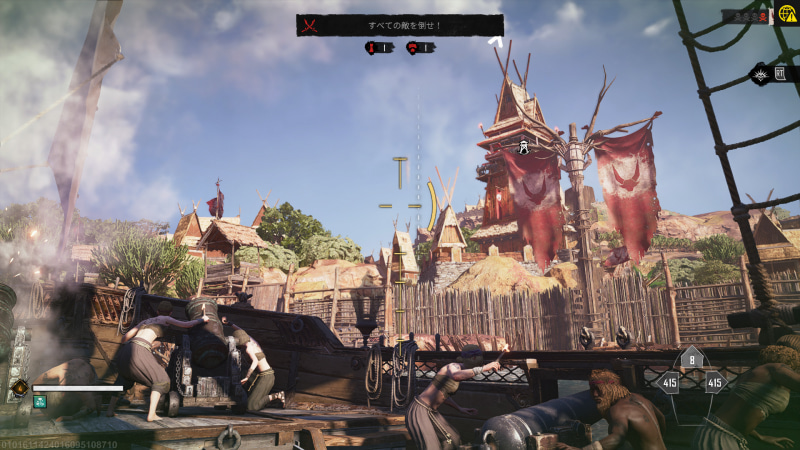Select the bow weapon slot showing 8
The width and height of the screenshot is (800, 450).
click(690, 361)
